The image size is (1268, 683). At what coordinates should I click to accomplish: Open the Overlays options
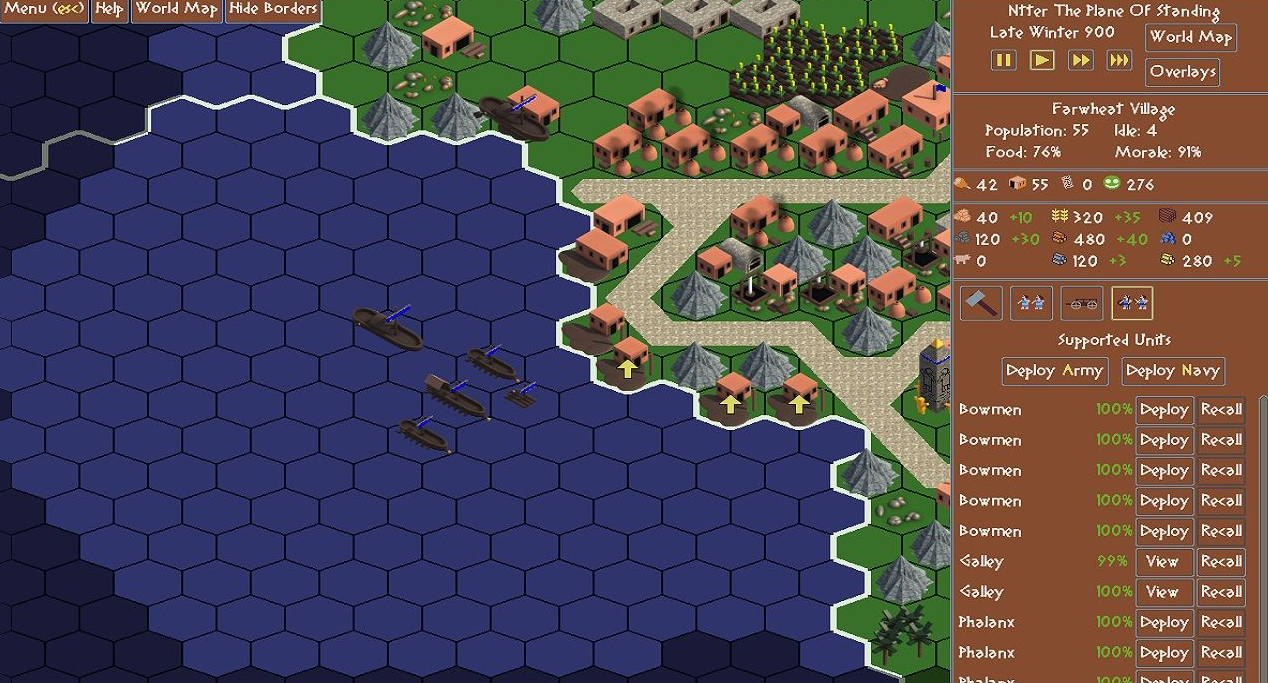click(x=1182, y=72)
